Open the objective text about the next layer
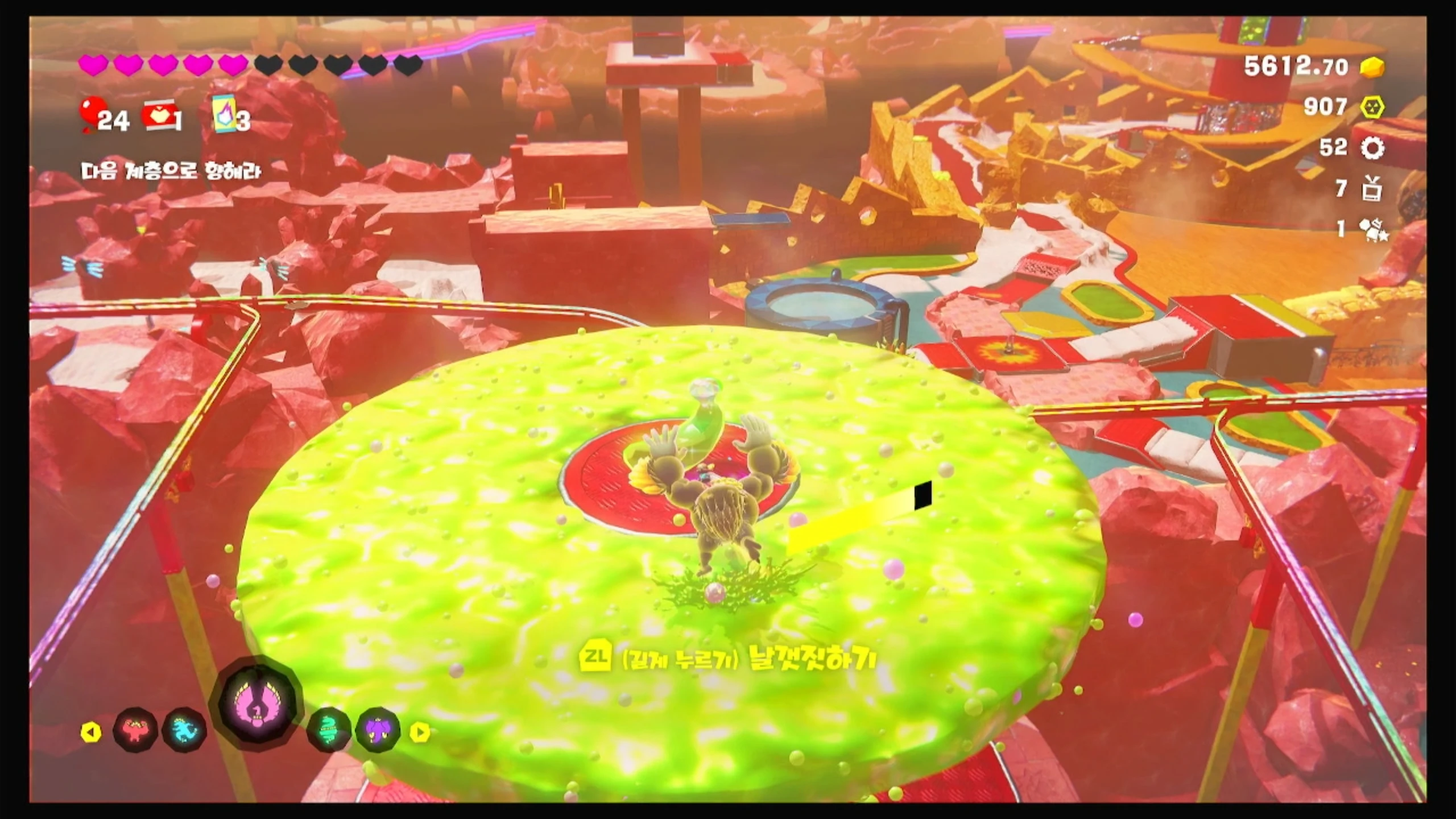The image size is (1456, 819). (171, 171)
